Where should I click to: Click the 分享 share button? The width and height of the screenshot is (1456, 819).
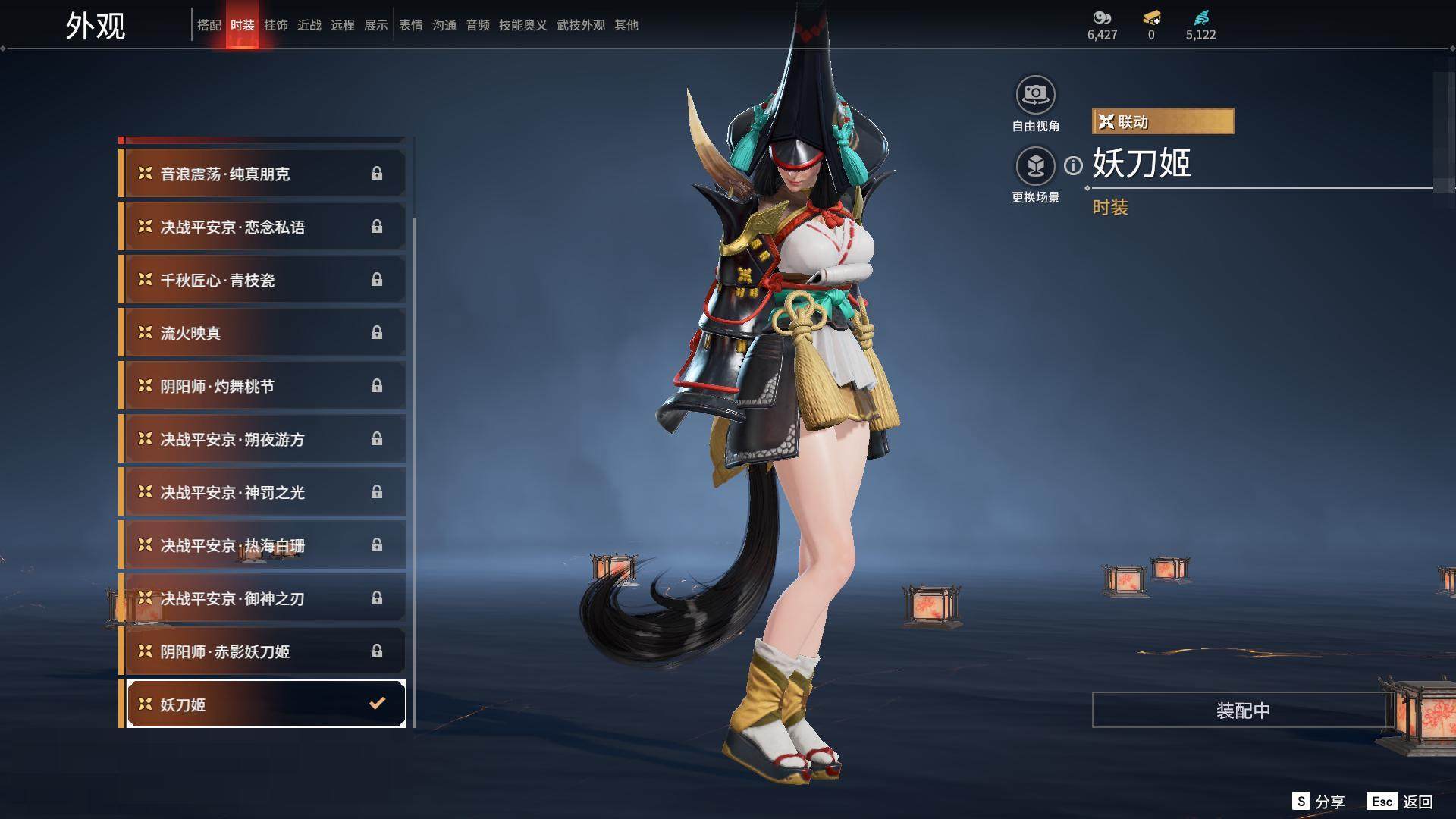pyautogui.click(x=1319, y=802)
